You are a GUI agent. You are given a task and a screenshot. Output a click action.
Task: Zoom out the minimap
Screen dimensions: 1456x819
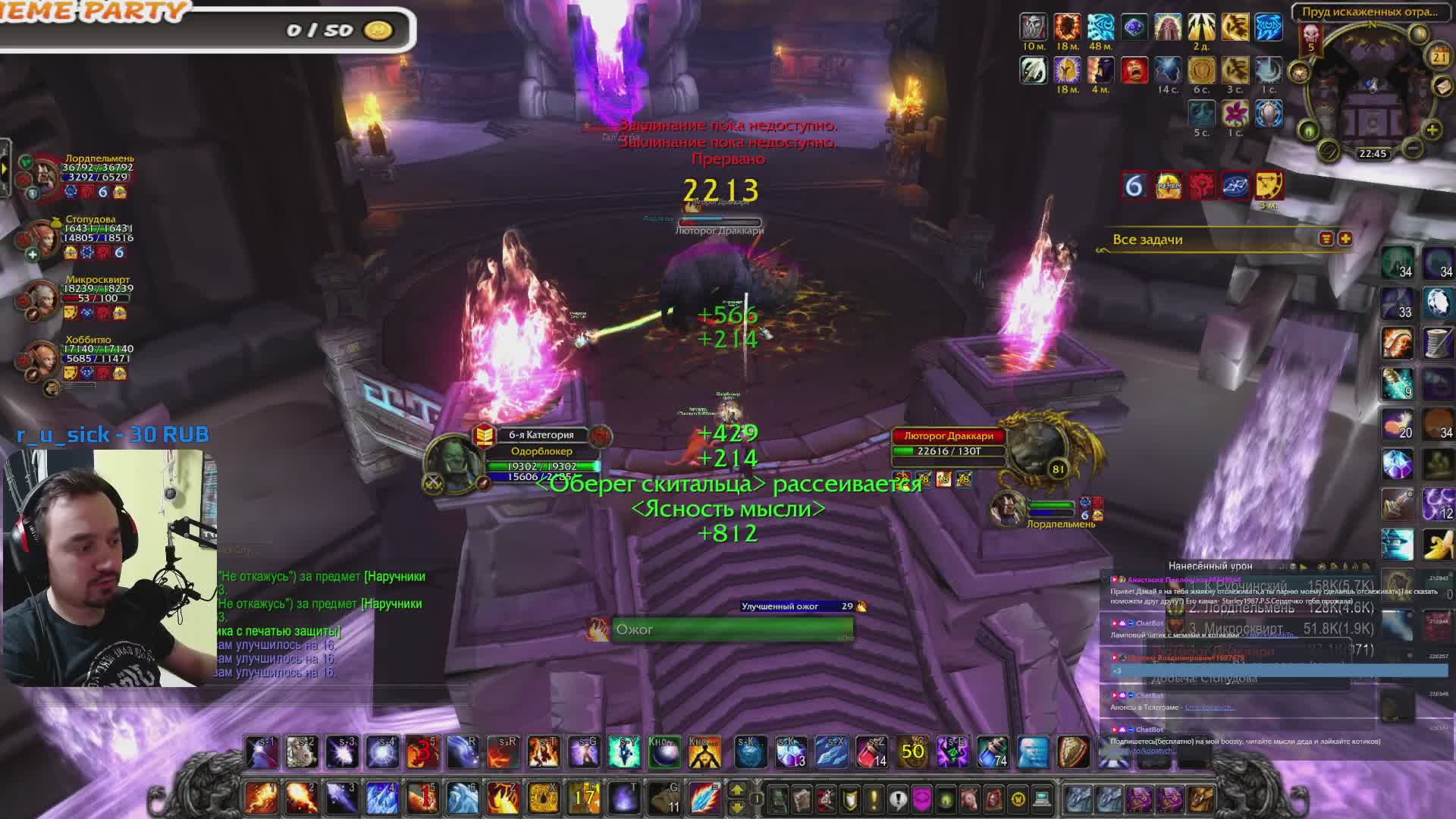tap(1413, 148)
